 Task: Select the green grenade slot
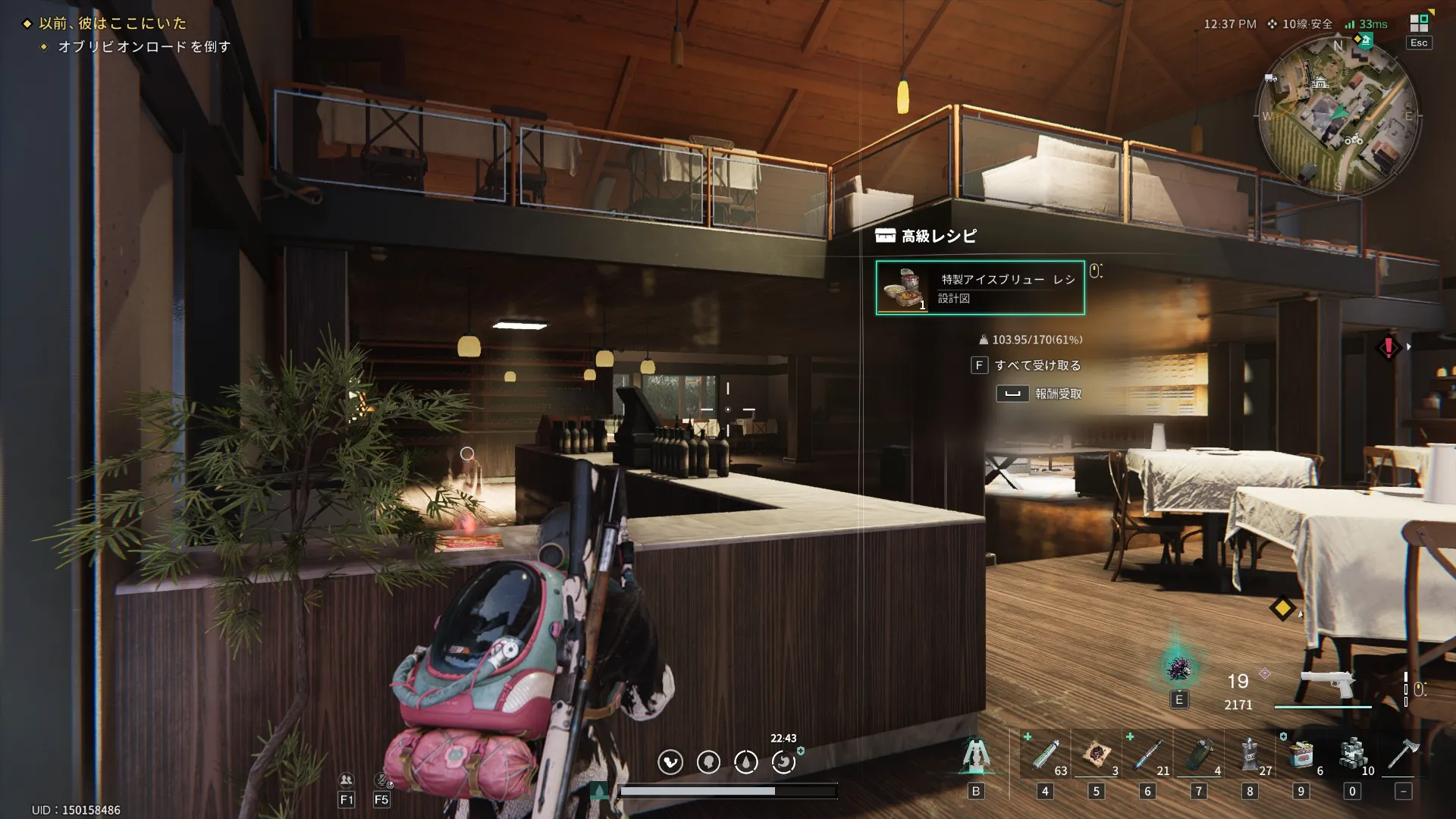pos(1199,755)
